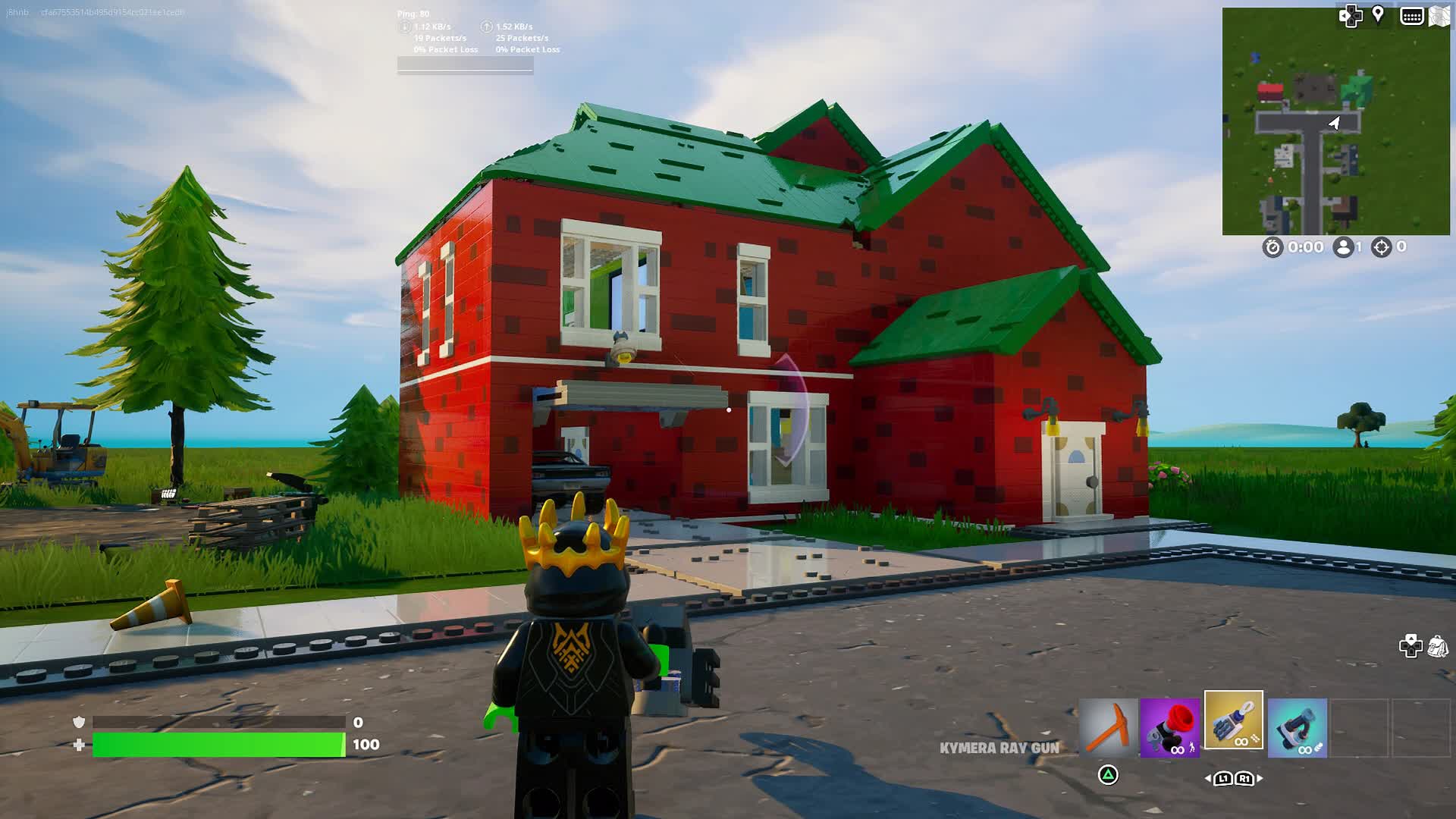Click the player count icon showing 1
The width and height of the screenshot is (1456, 819).
coord(1344,247)
